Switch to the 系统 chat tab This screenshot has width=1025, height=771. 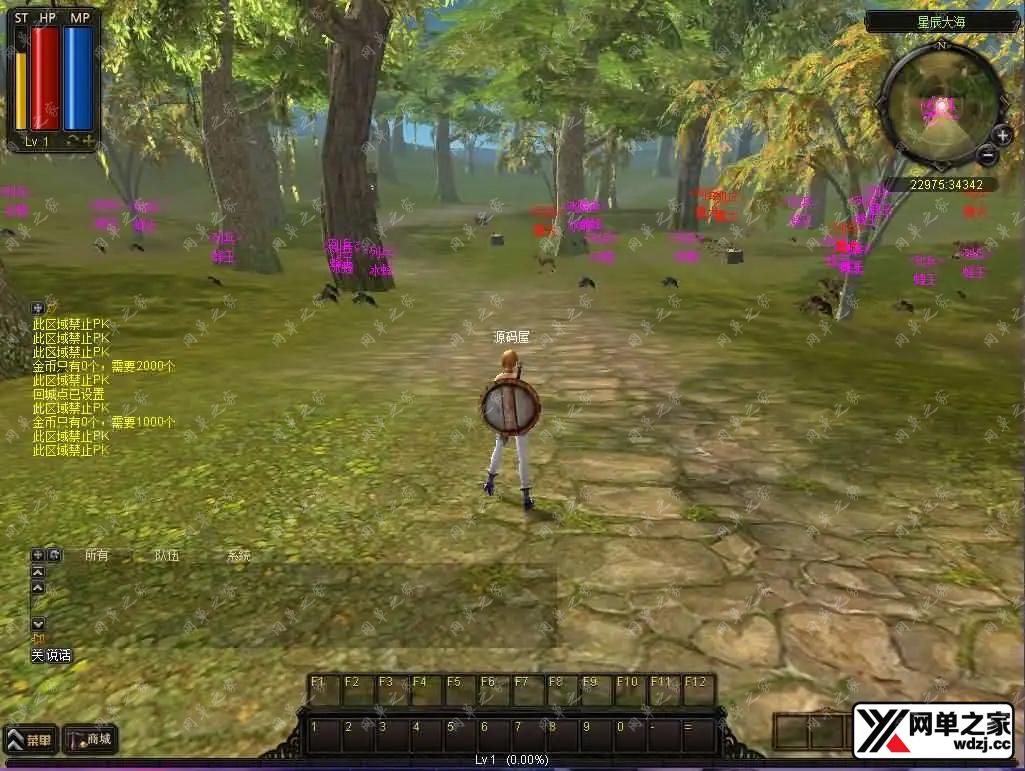tap(238, 555)
